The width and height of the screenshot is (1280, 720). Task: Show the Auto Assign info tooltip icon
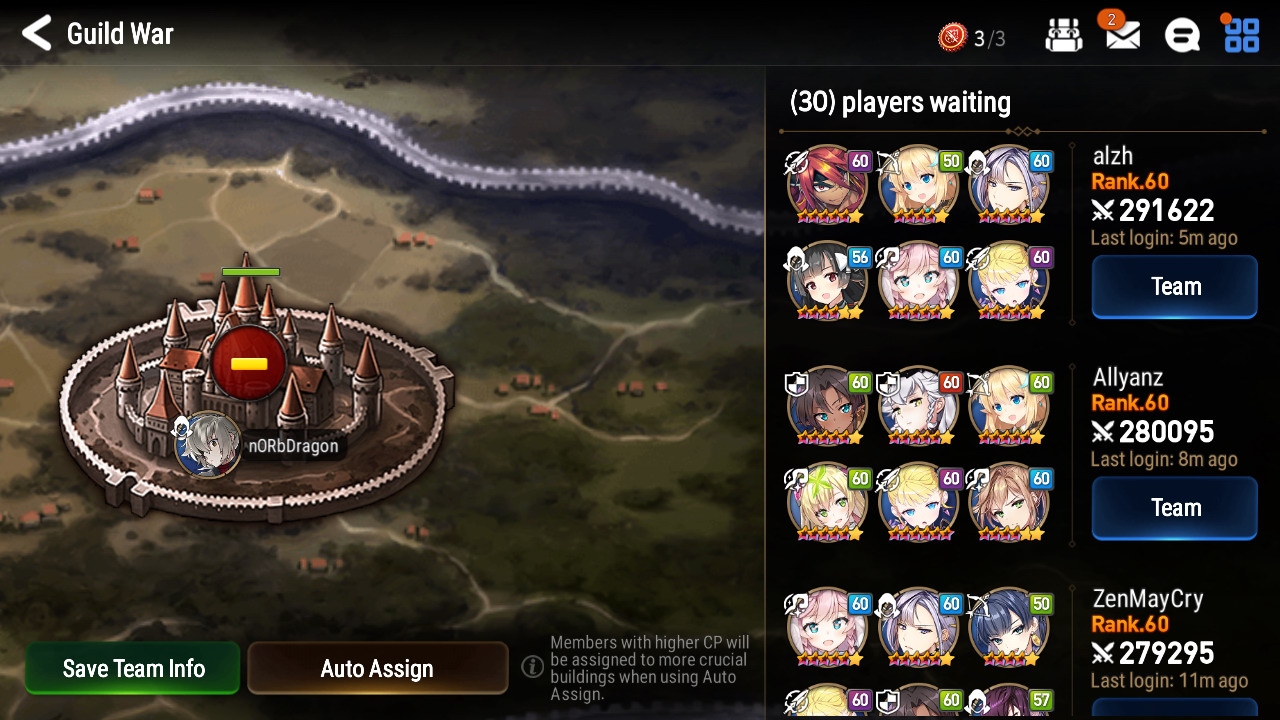533,666
